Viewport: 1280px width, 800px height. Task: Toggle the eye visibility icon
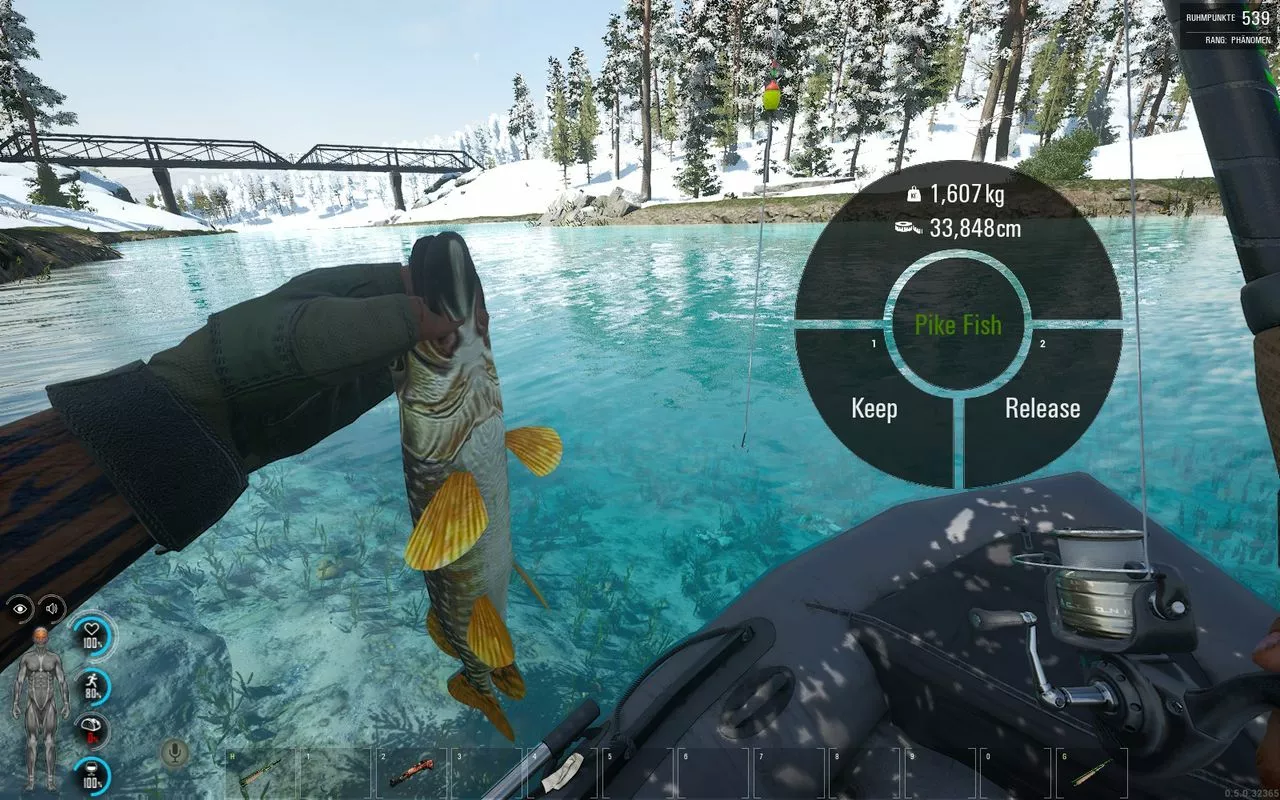pos(21,608)
